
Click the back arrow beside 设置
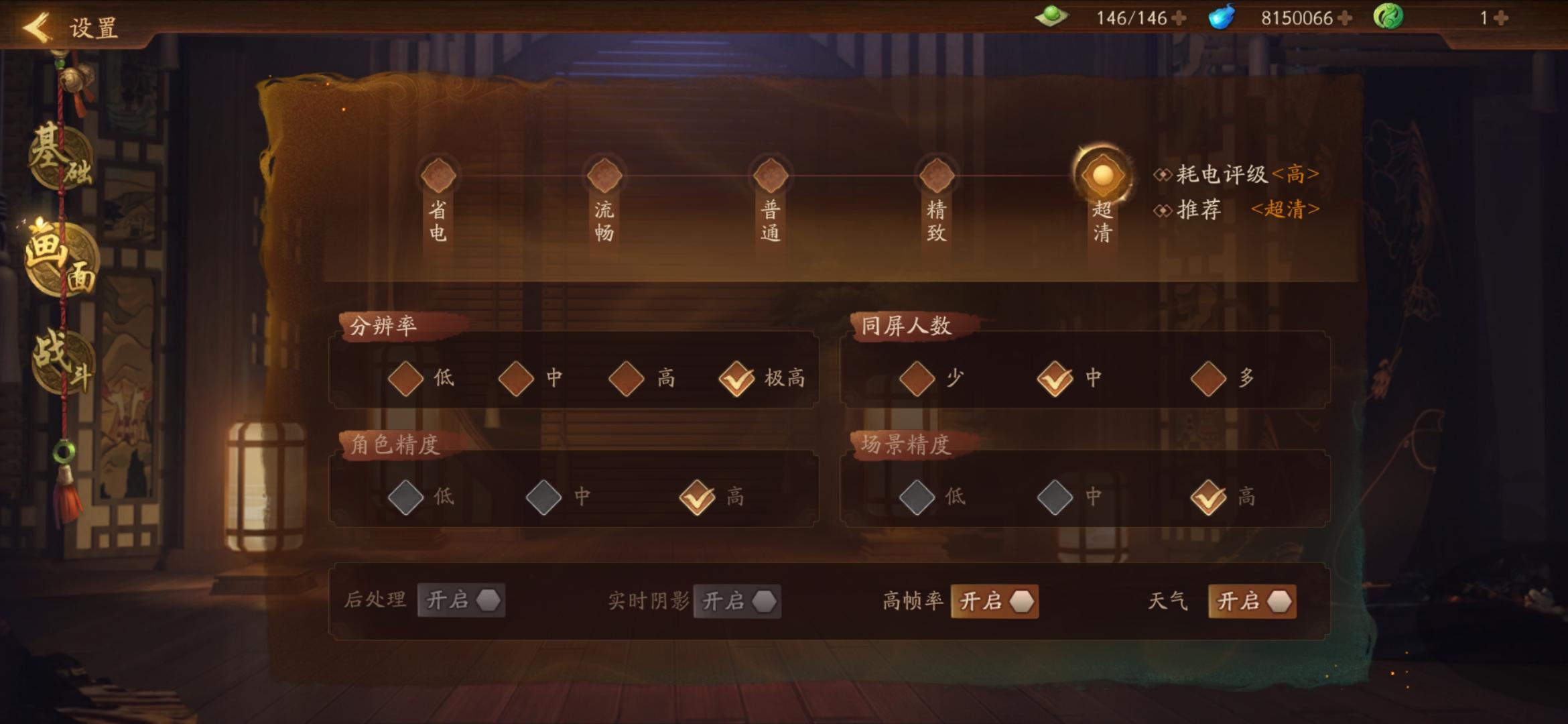tap(36, 28)
